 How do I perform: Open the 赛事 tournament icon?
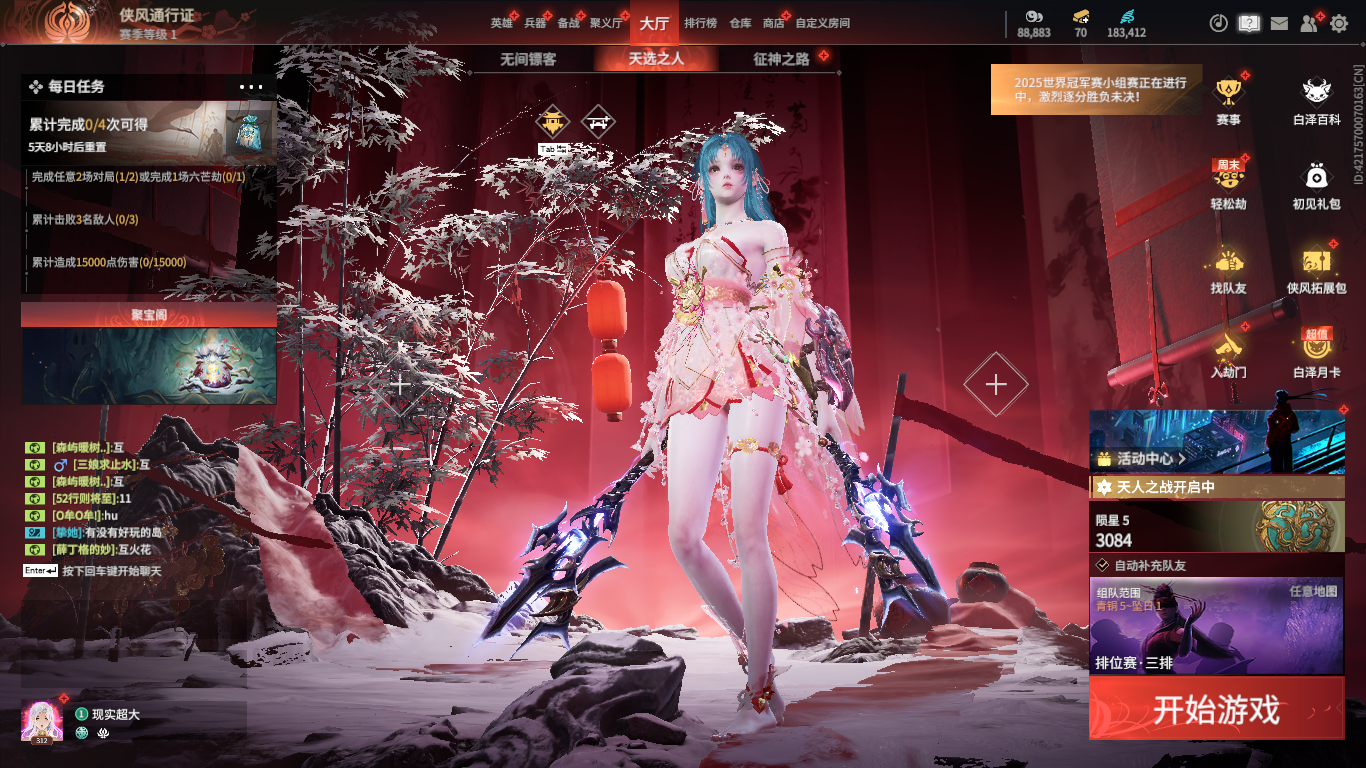(x=1228, y=102)
